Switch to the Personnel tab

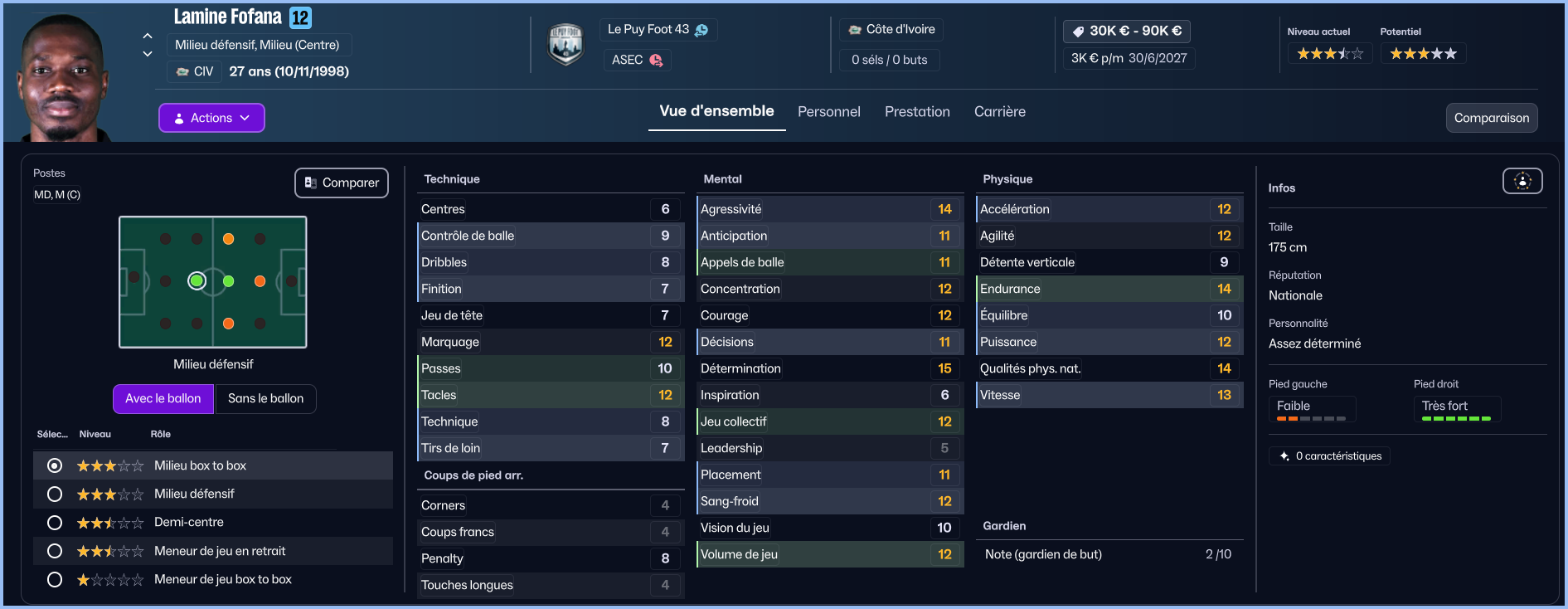click(x=828, y=112)
